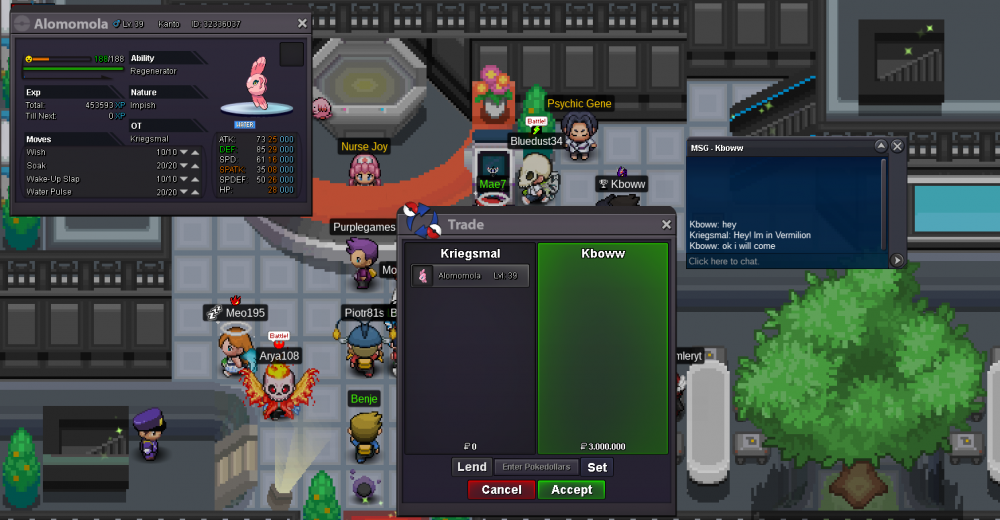Image resolution: width=1000 pixels, height=520 pixels.
Task: Close the Alomomola summary window
Action: tap(303, 23)
